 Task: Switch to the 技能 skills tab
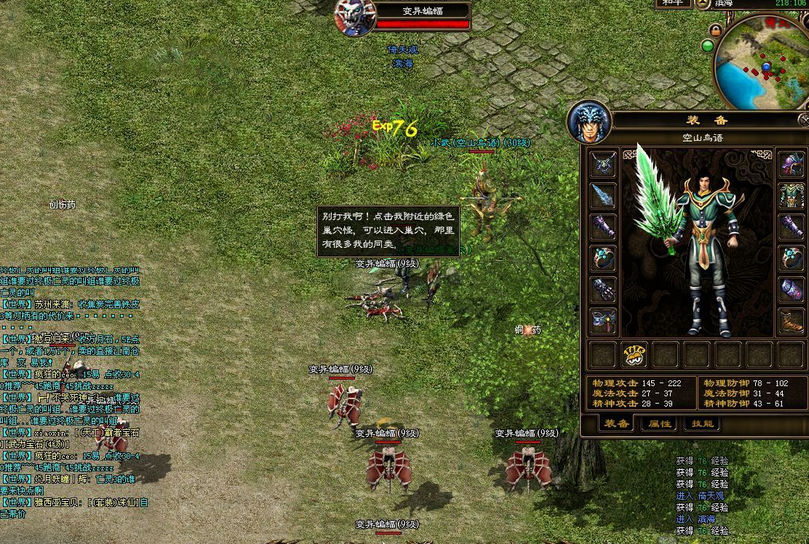pyautogui.click(x=704, y=423)
